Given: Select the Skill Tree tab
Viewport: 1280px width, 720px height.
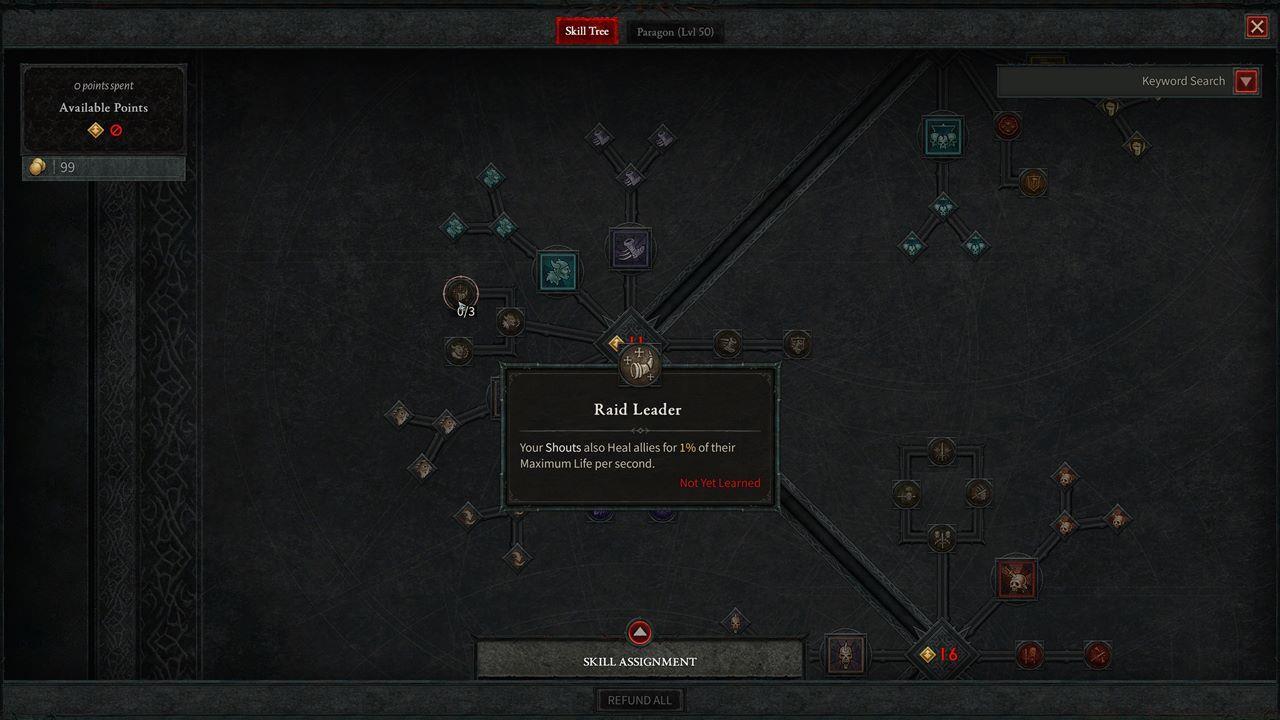Looking at the screenshot, I should (x=586, y=31).
